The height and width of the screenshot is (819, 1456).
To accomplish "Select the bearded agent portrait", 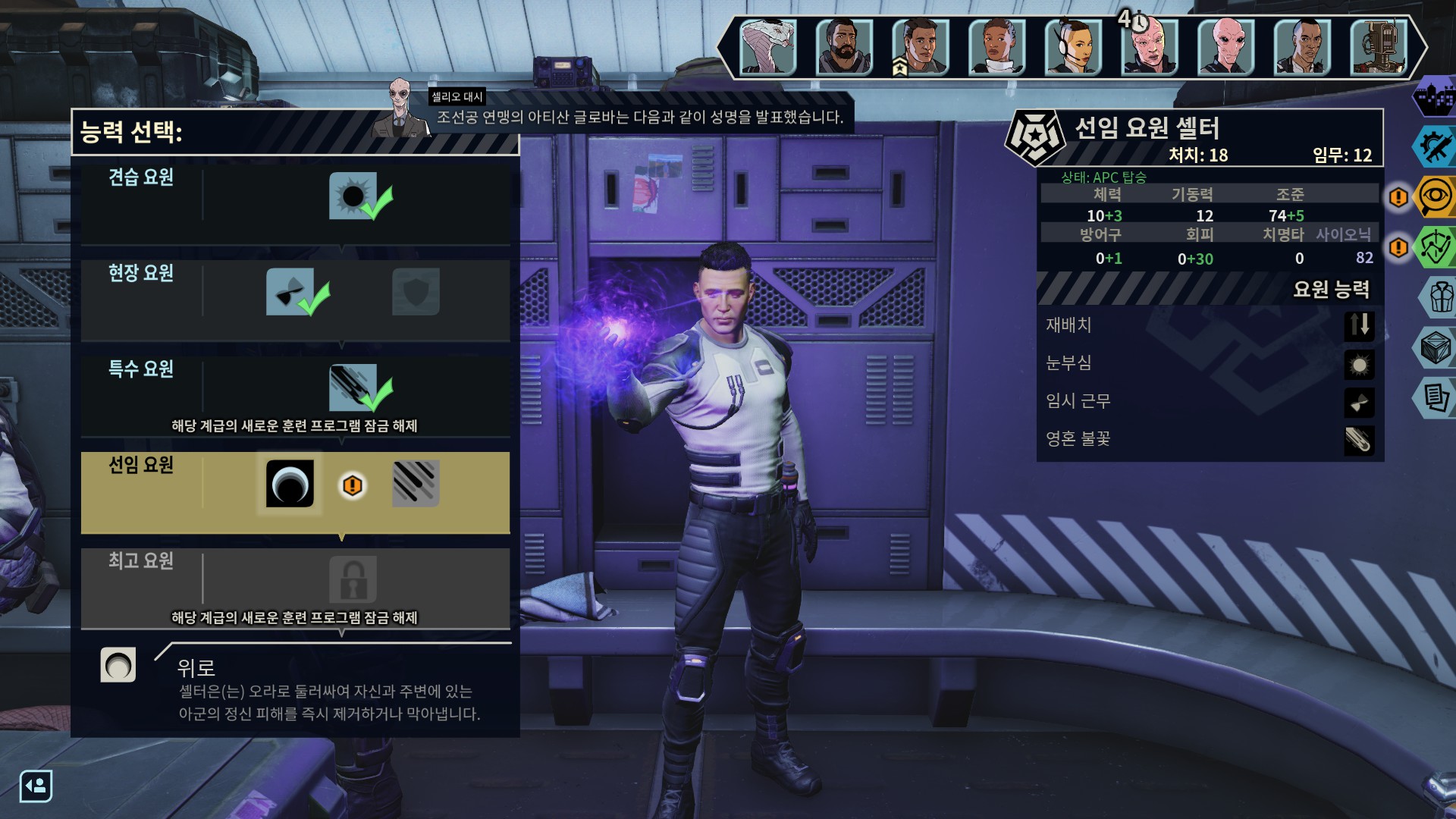I will tap(843, 47).
